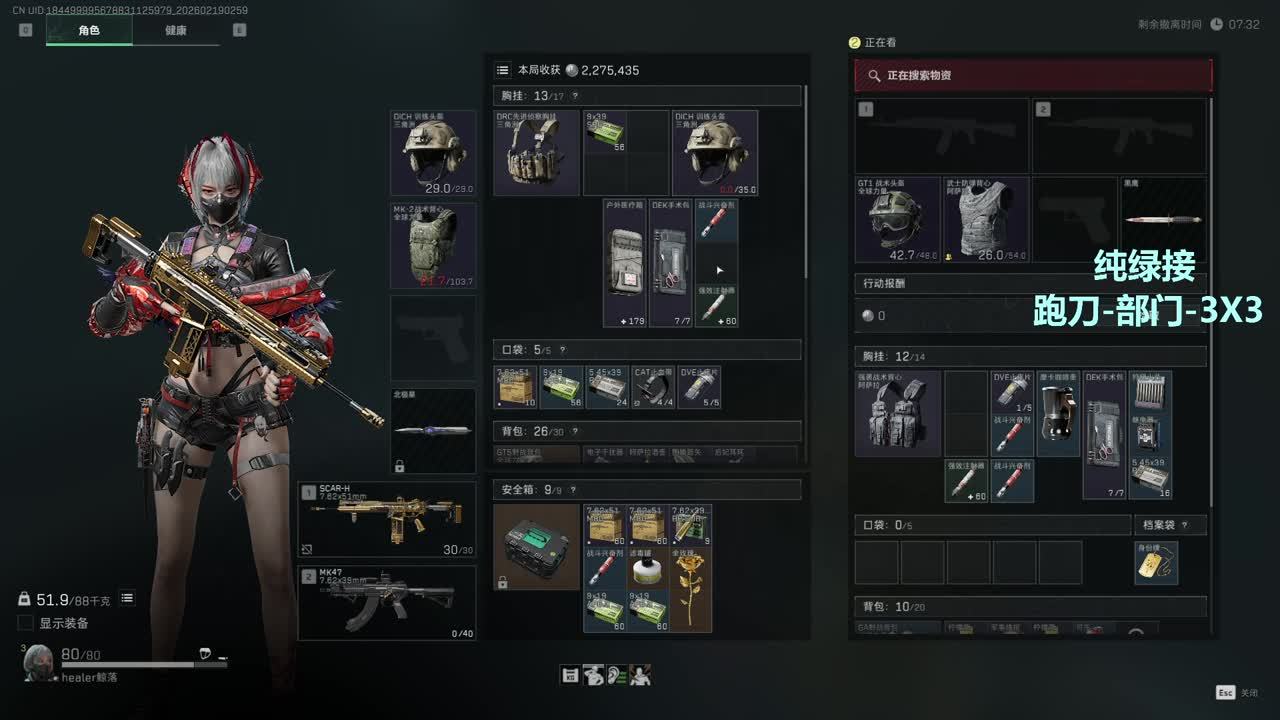Open the weight details list icon
Image resolution: width=1280 pixels, height=720 pixels.
[x=127, y=598]
